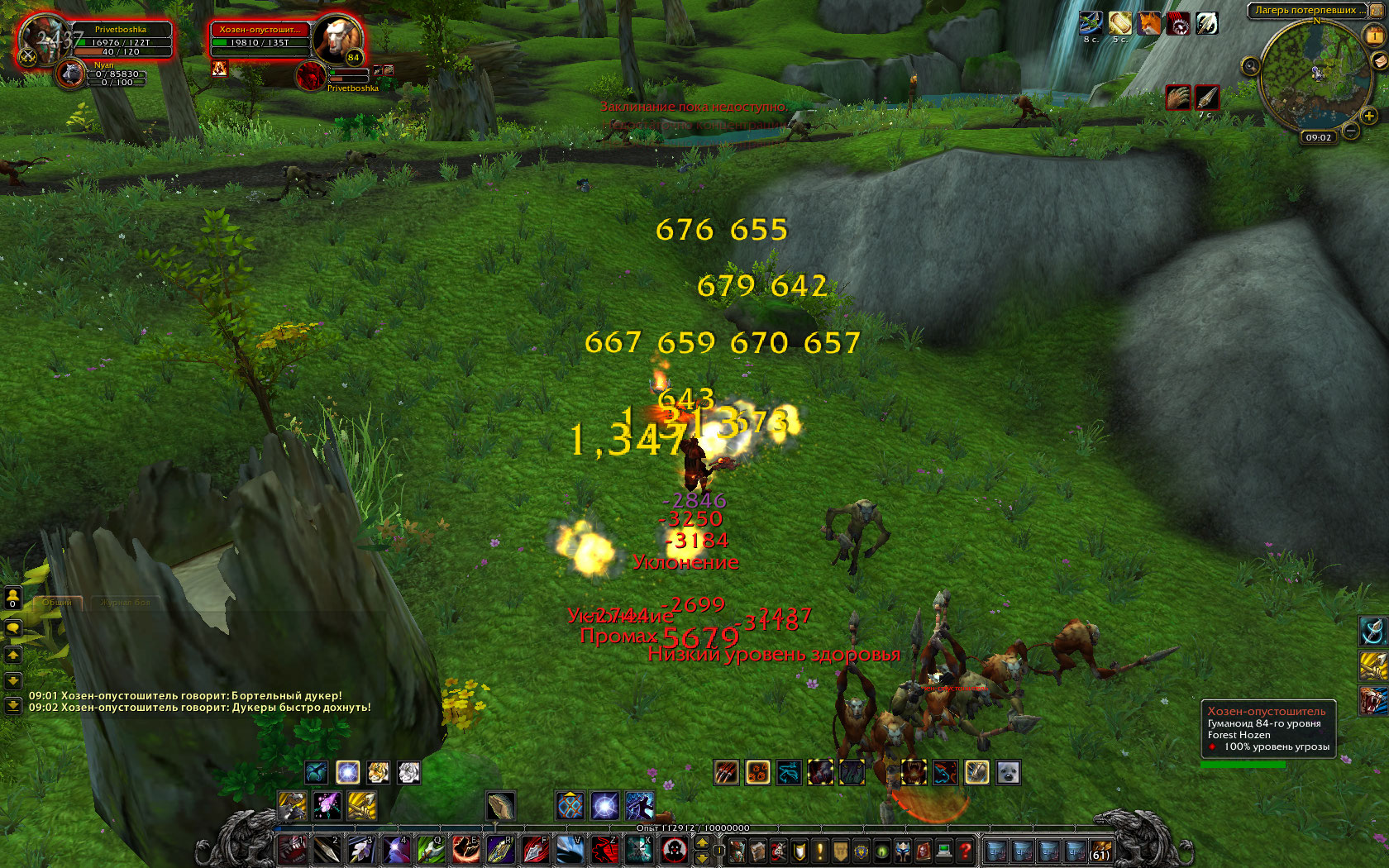Toggle the minimap tracking magnifier button
The width and height of the screenshot is (1389, 868).
click(x=1250, y=65)
